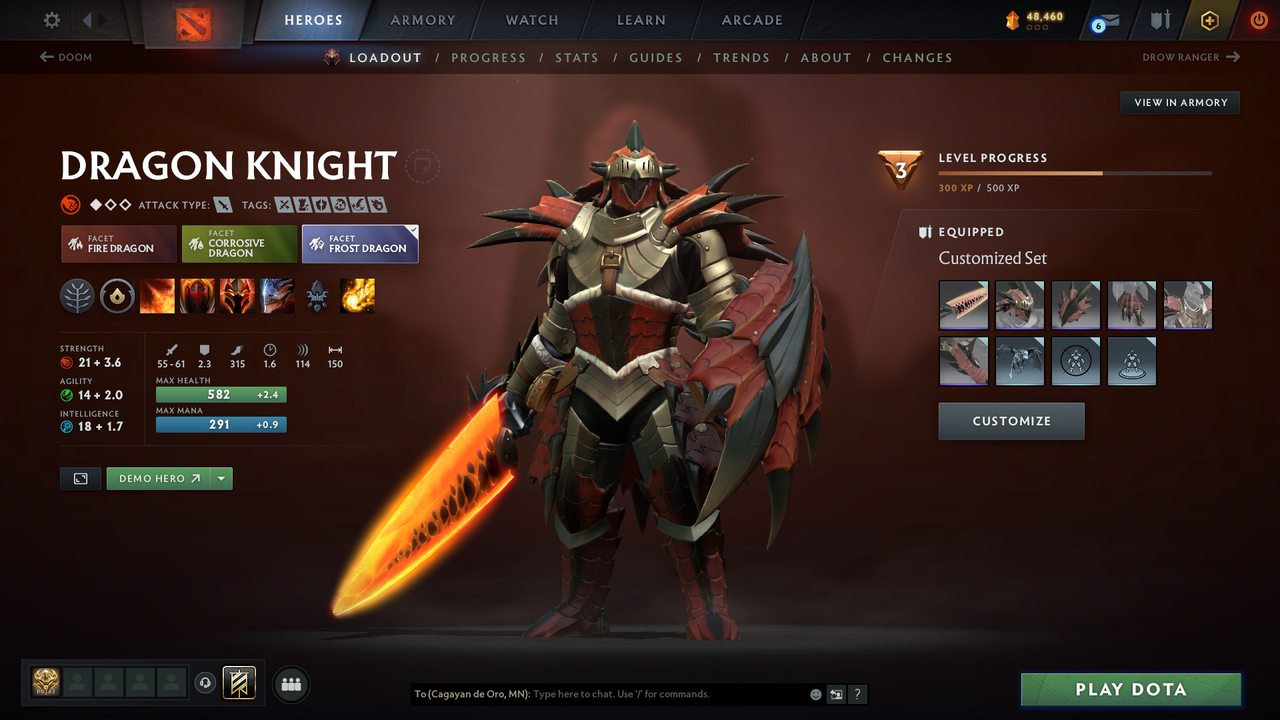Screen dimensions: 1280x720
Task: Open the voice chat headset icon
Action: 206,683
